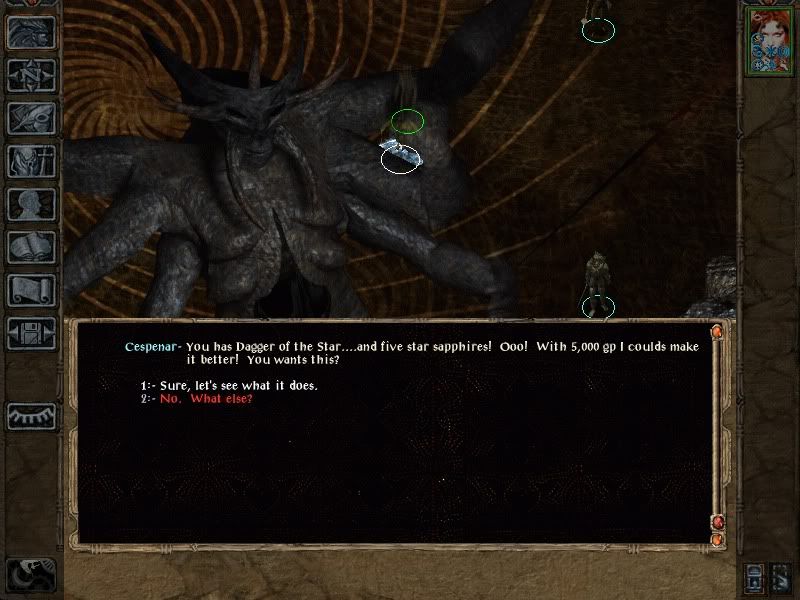Open the priest scroll button
This screenshot has height=600, width=800.
pos(31,290)
